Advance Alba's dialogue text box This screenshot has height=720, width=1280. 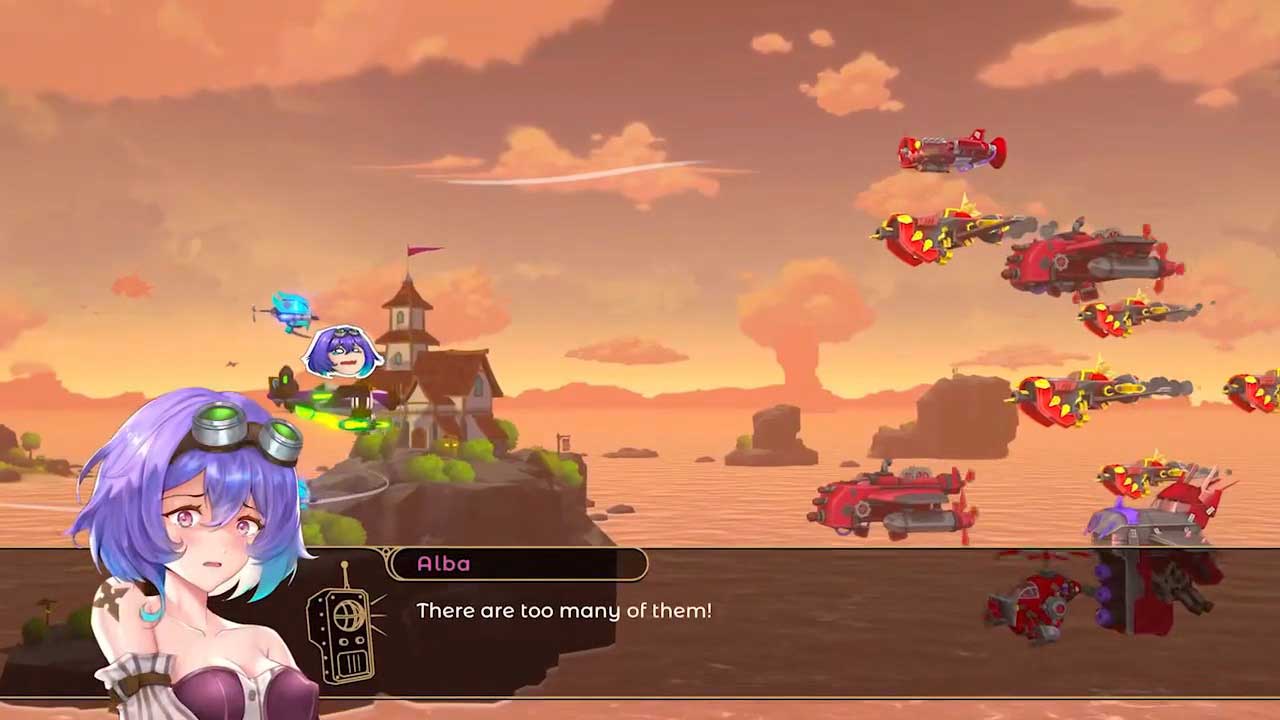(x=640, y=622)
